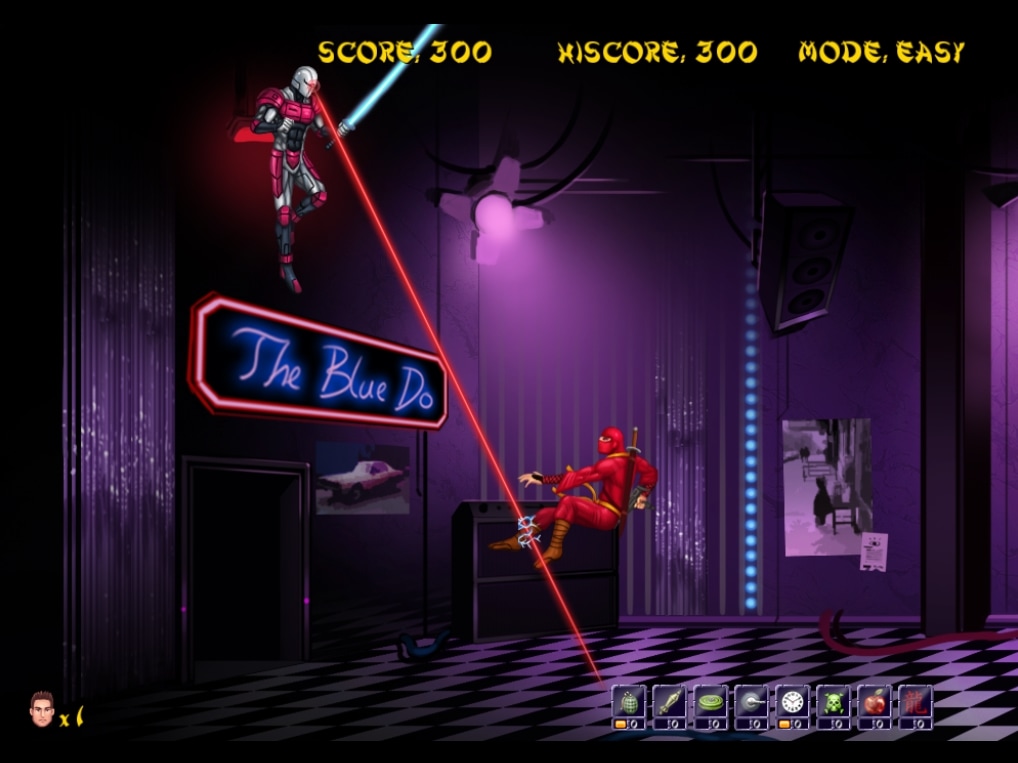Use the red apple item
This screenshot has width=1018, height=763.
tap(874, 702)
